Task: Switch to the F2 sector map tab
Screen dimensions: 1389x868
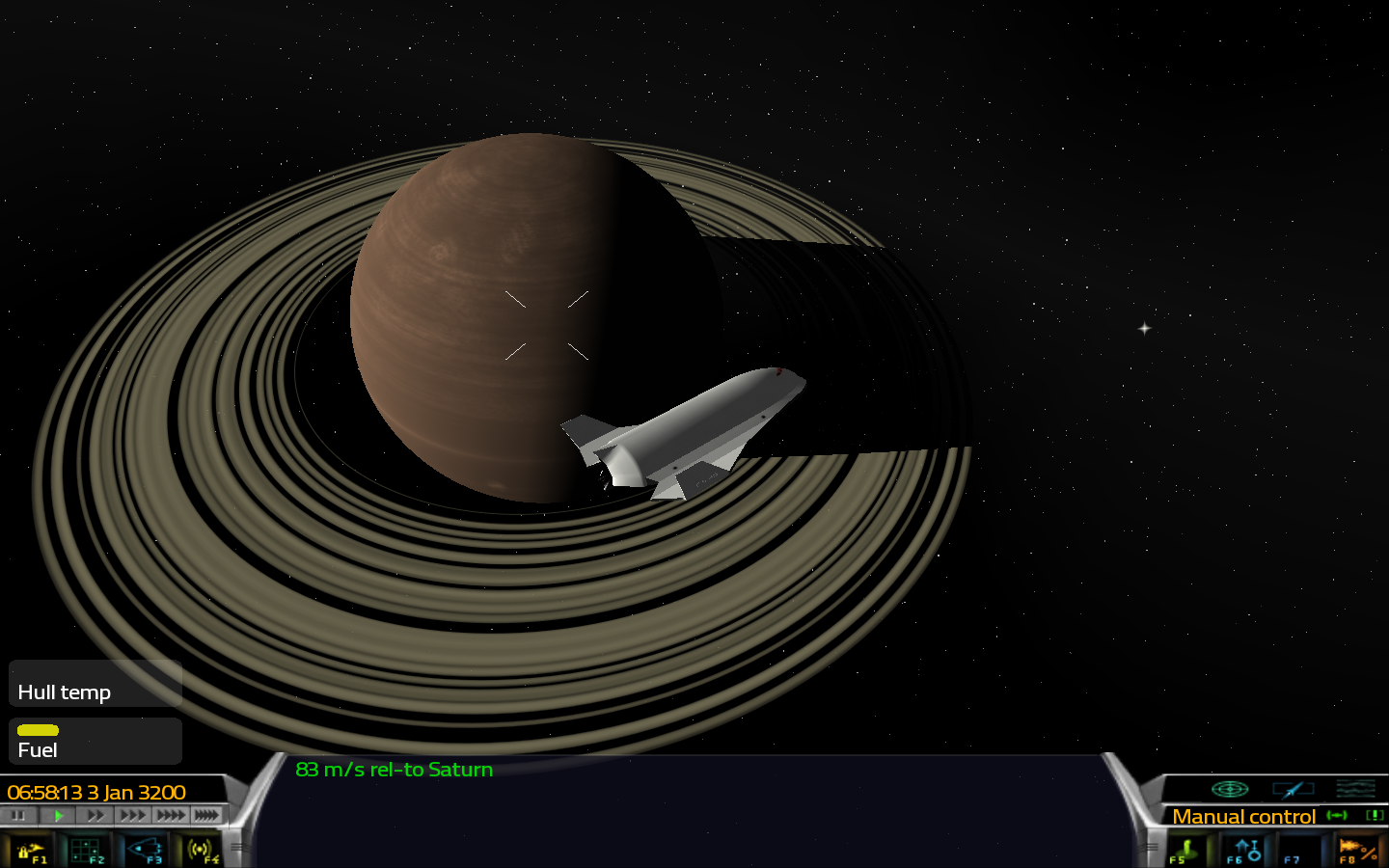Action: click(x=87, y=849)
